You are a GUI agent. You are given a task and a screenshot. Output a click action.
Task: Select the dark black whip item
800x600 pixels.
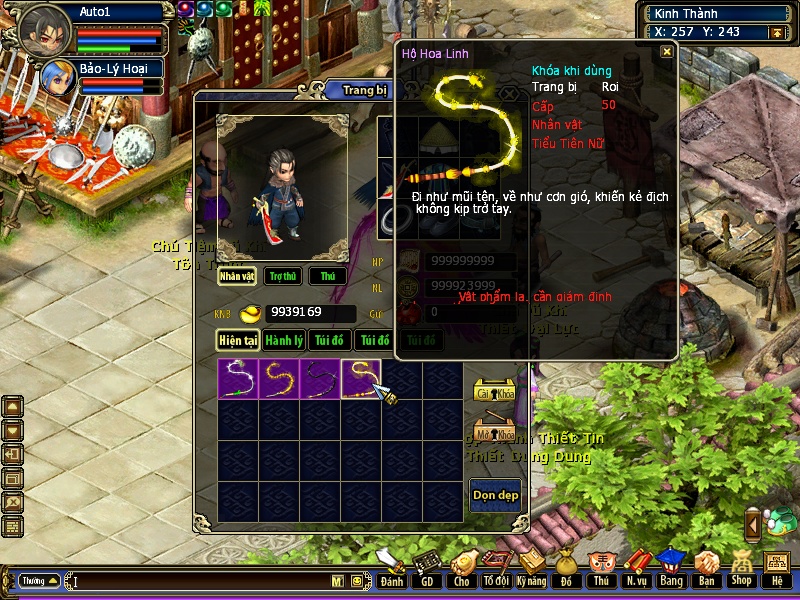click(320, 379)
